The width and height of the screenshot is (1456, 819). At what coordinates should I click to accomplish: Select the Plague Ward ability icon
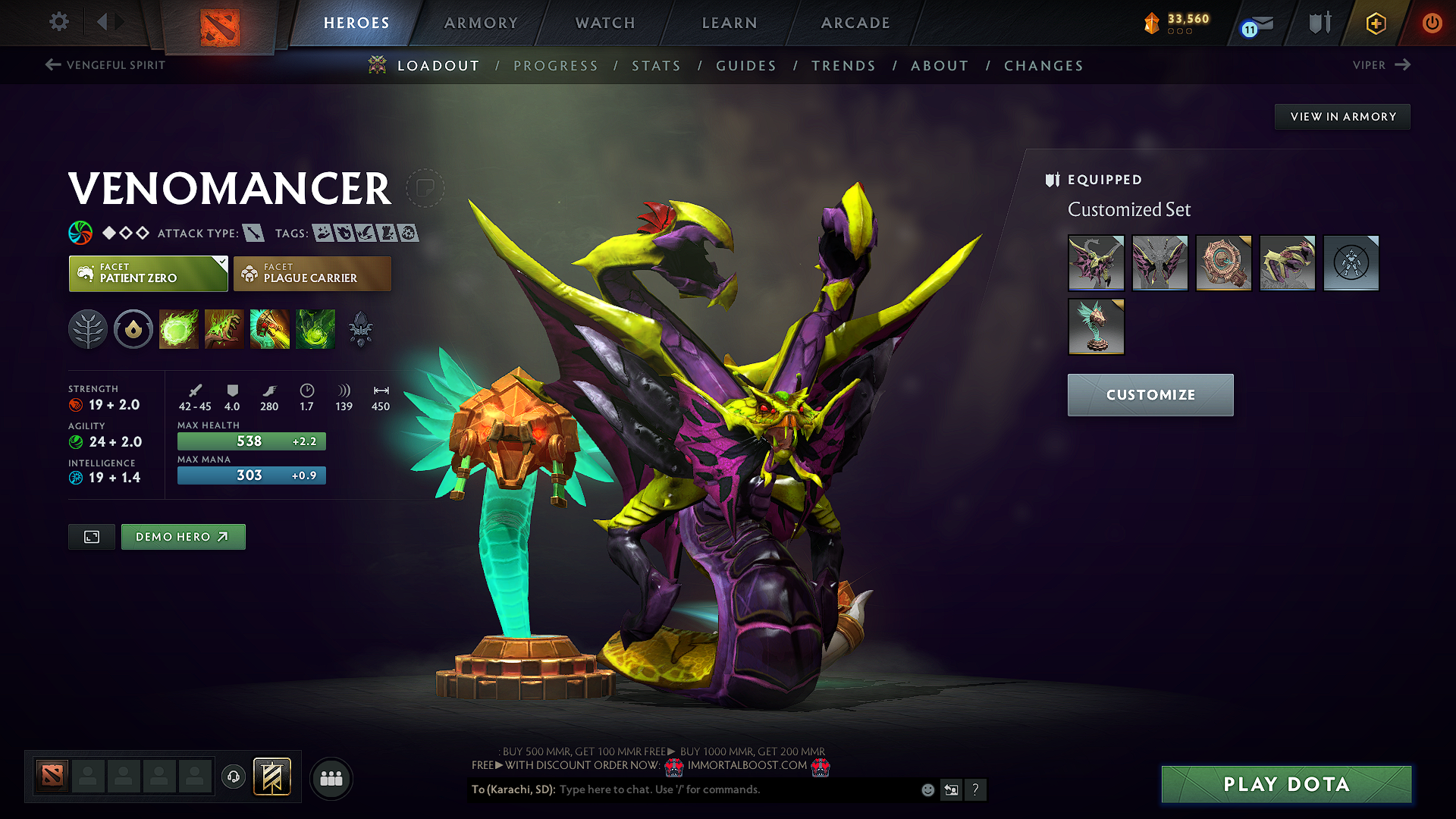269,328
